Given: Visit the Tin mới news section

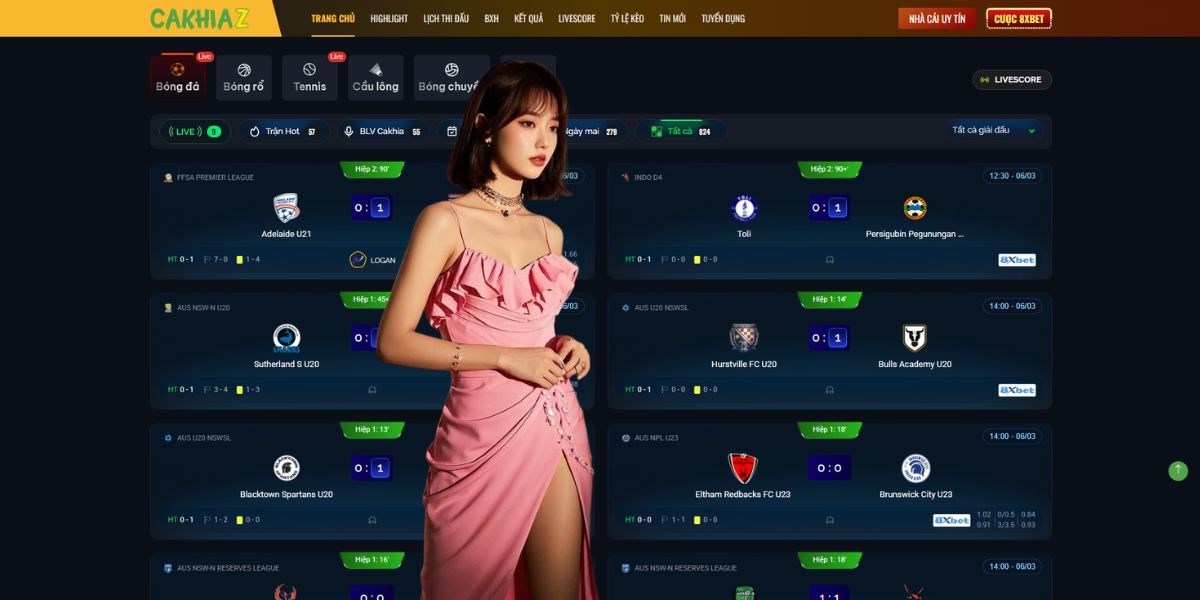Looking at the screenshot, I should 672,18.
